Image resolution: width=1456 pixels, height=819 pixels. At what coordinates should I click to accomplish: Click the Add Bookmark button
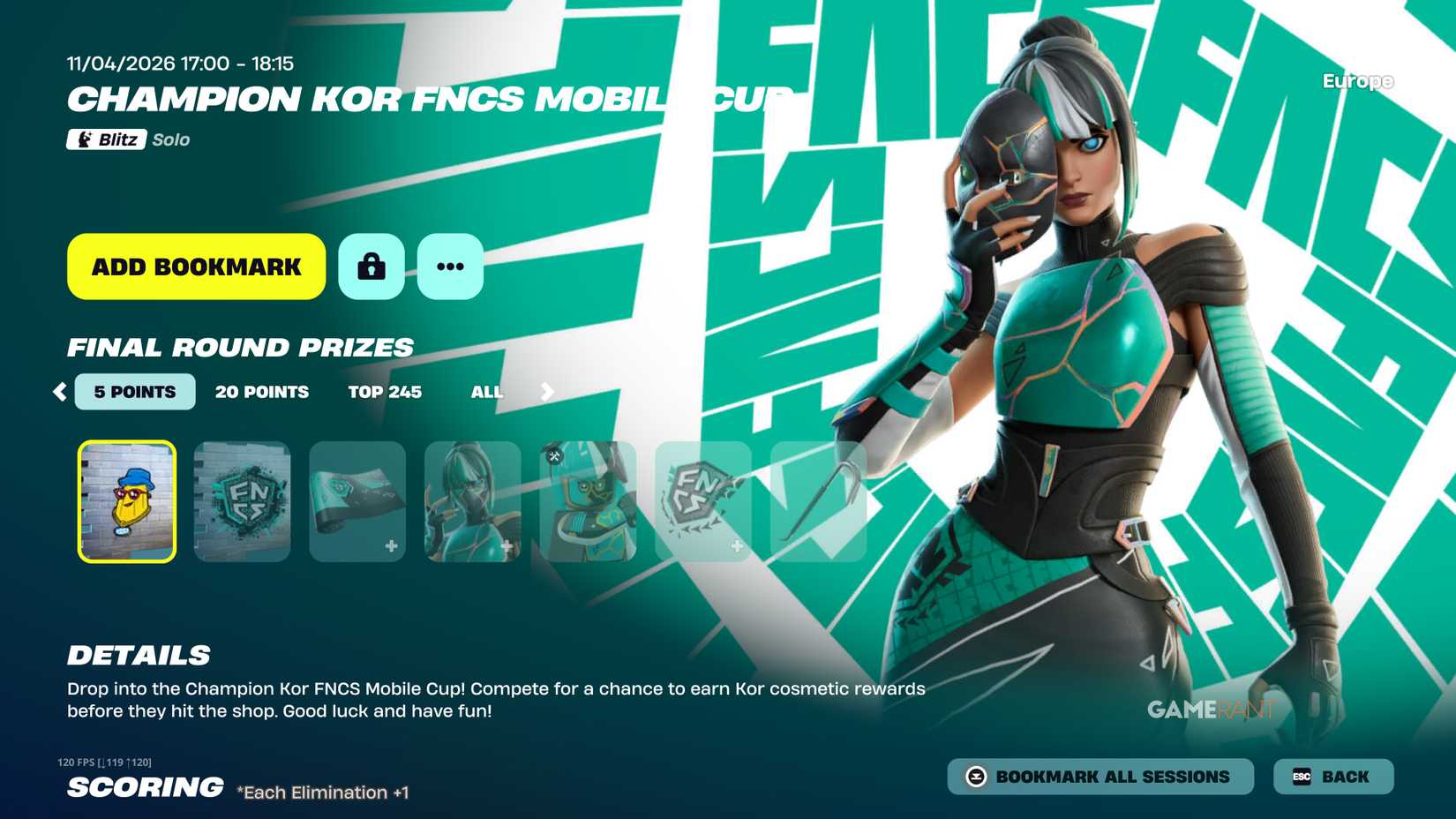point(194,266)
